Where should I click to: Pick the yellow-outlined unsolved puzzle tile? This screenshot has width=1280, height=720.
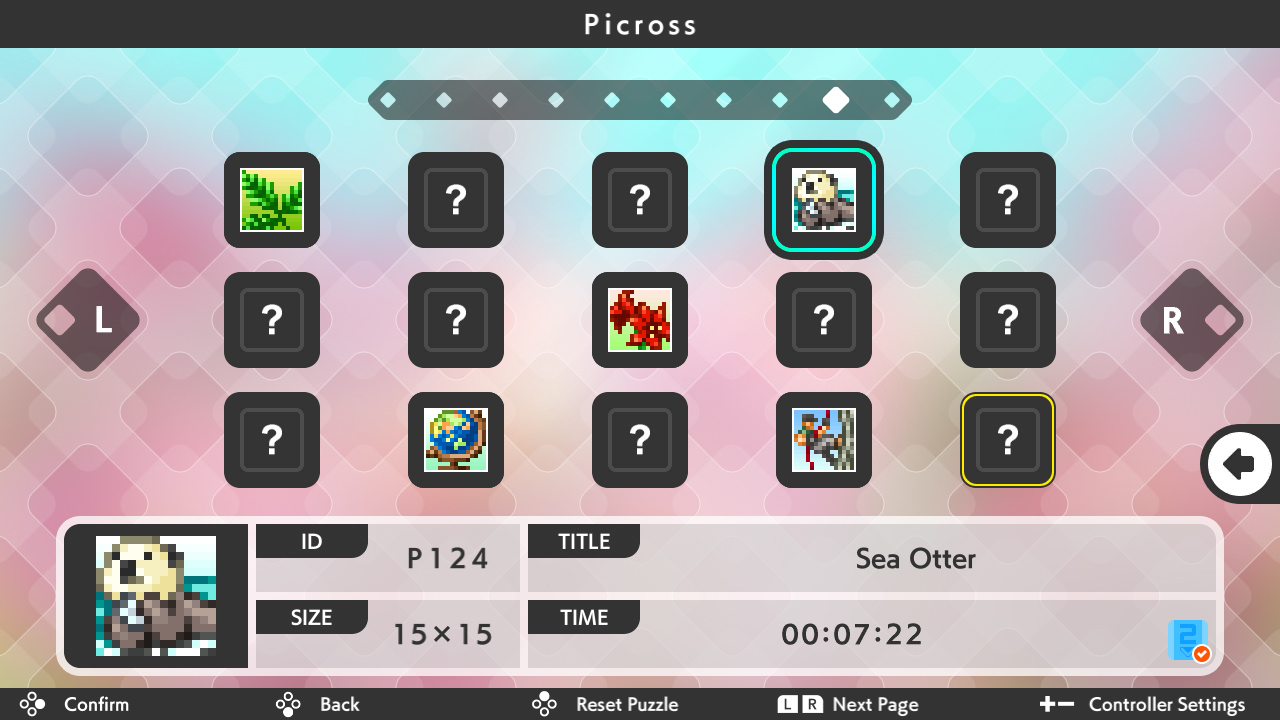(1007, 440)
